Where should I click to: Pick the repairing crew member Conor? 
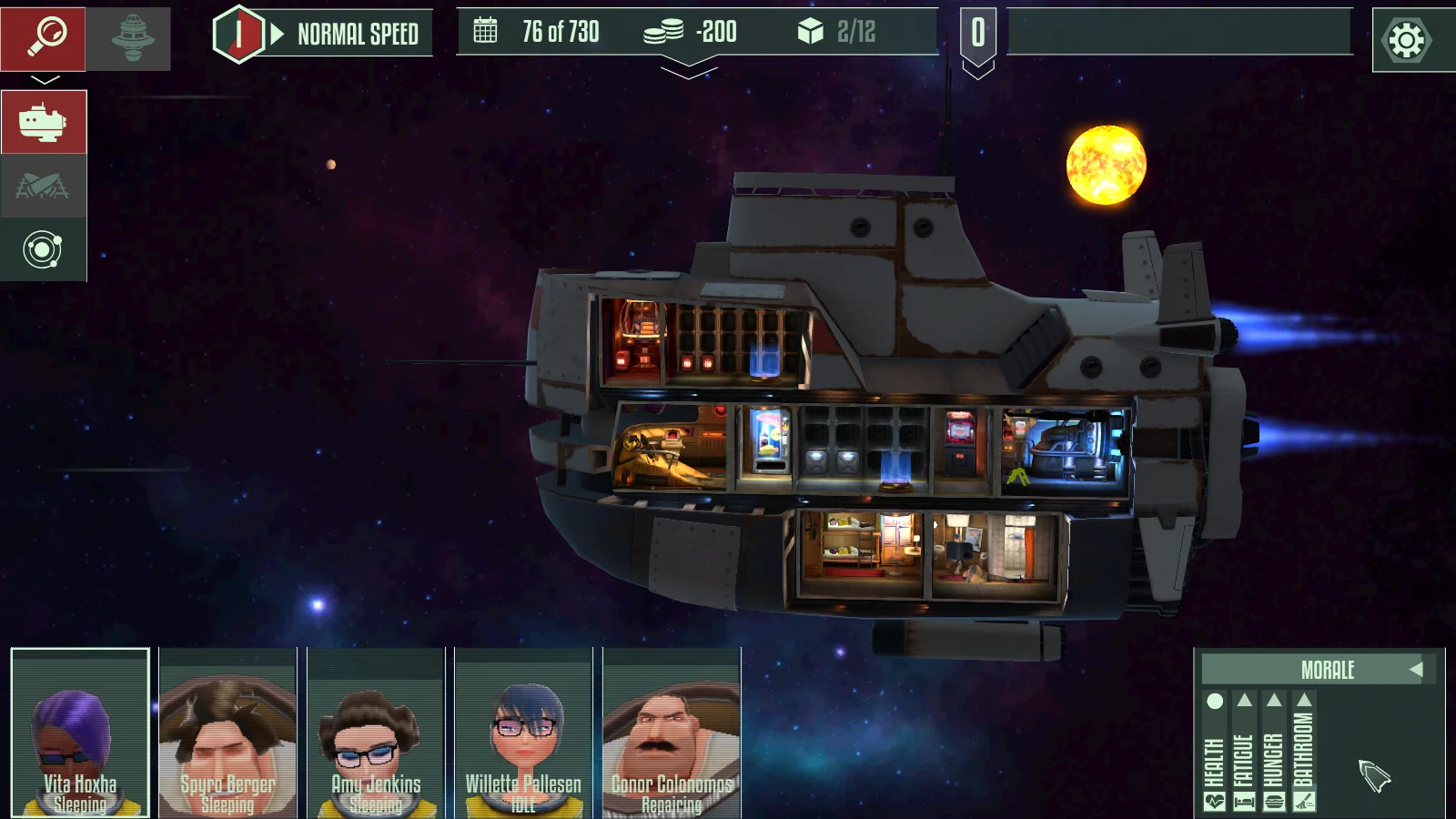pos(672,733)
